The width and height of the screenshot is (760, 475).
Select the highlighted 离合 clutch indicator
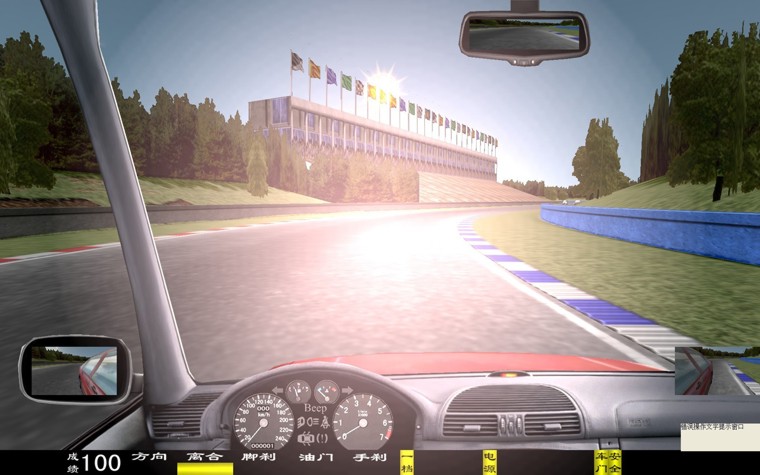[205, 460]
